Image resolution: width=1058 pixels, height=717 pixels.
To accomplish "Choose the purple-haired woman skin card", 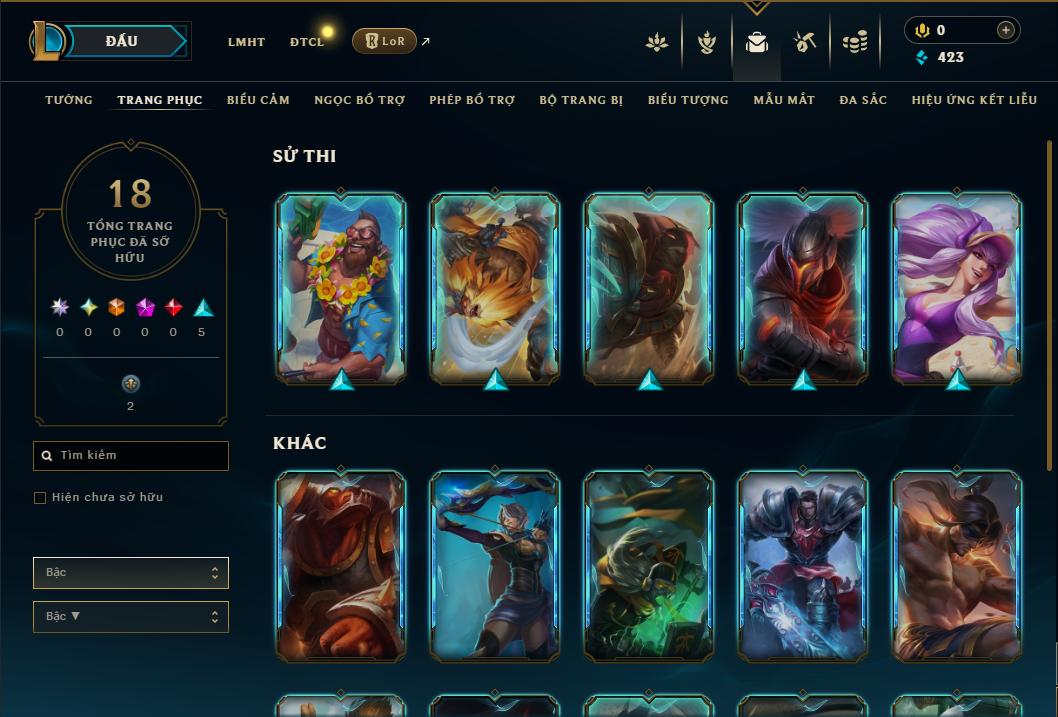I will pyautogui.click(x=957, y=287).
